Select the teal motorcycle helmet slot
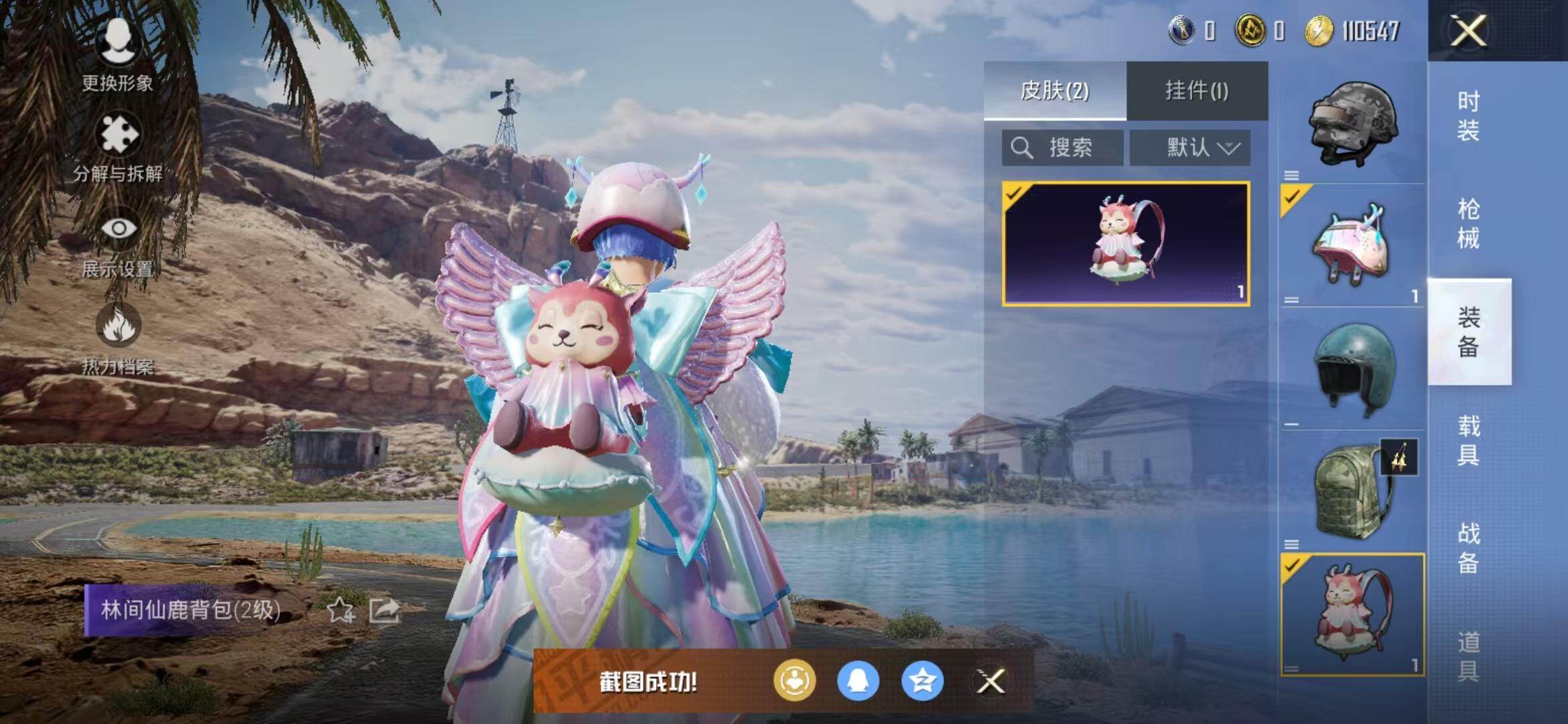The height and width of the screenshot is (724, 1568). pos(1352,369)
